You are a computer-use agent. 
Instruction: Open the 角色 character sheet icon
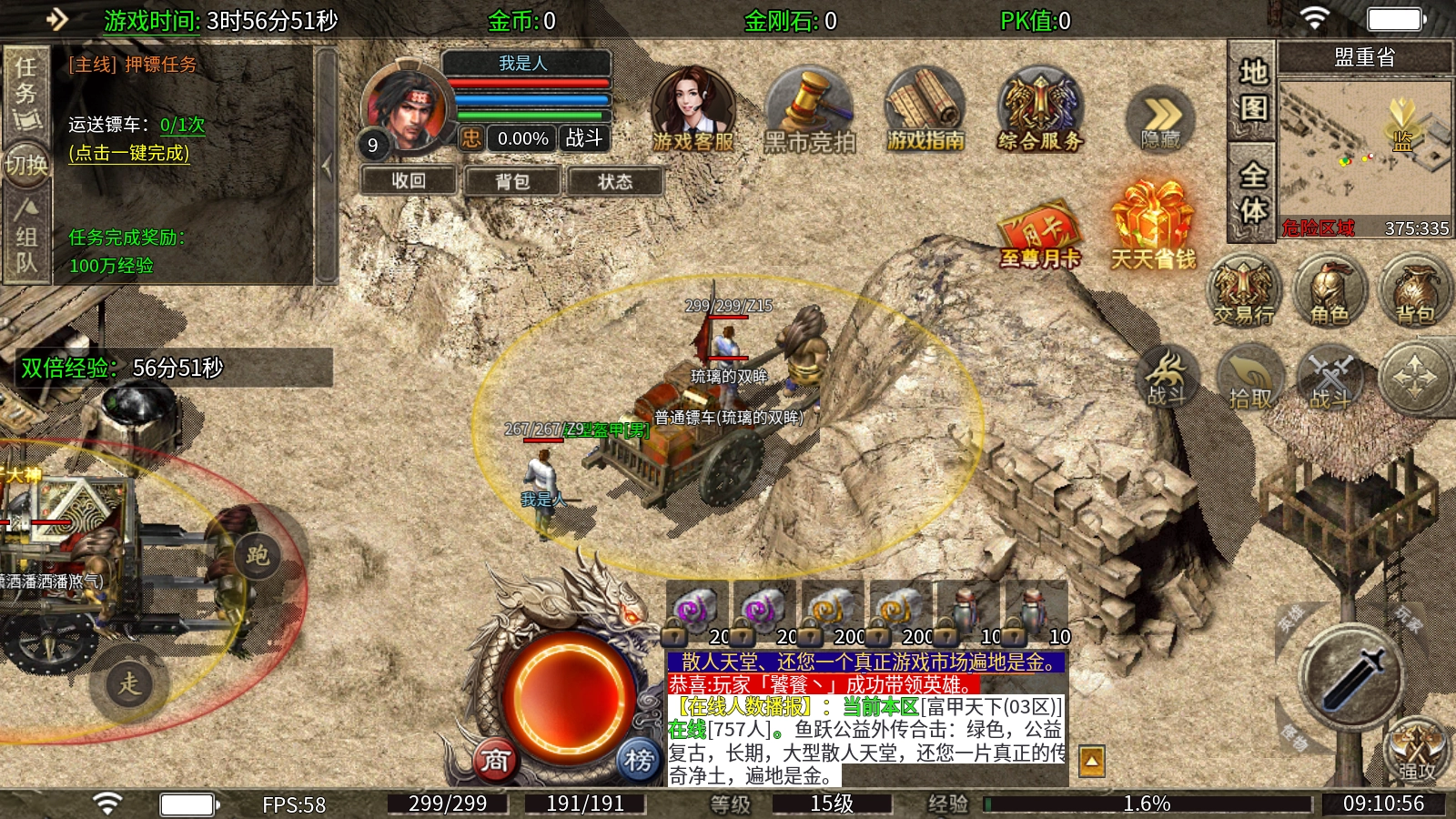[1330, 291]
